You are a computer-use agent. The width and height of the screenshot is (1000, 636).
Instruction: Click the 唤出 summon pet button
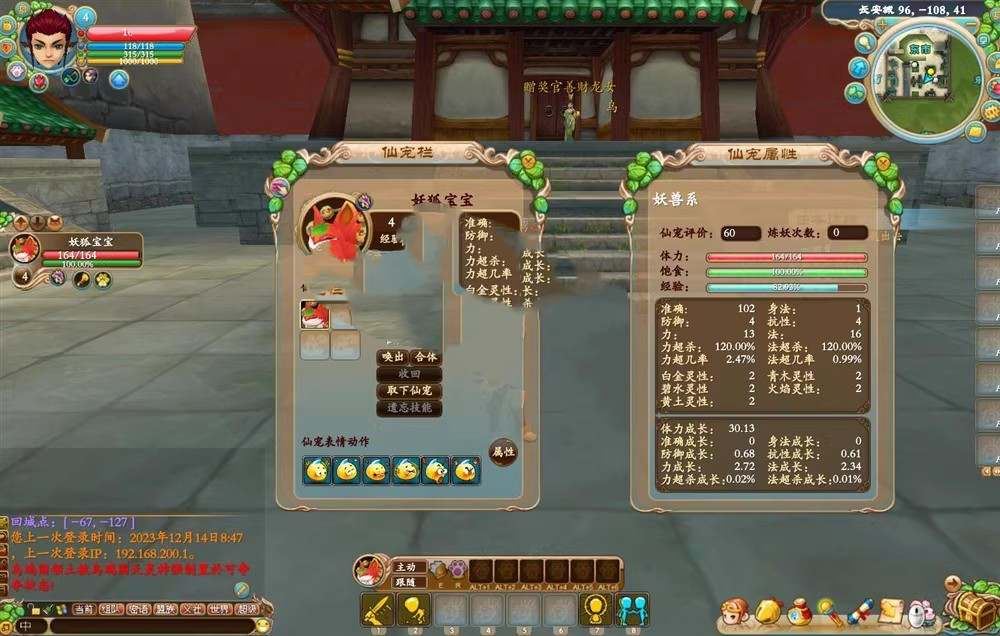[x=394, y=357]
